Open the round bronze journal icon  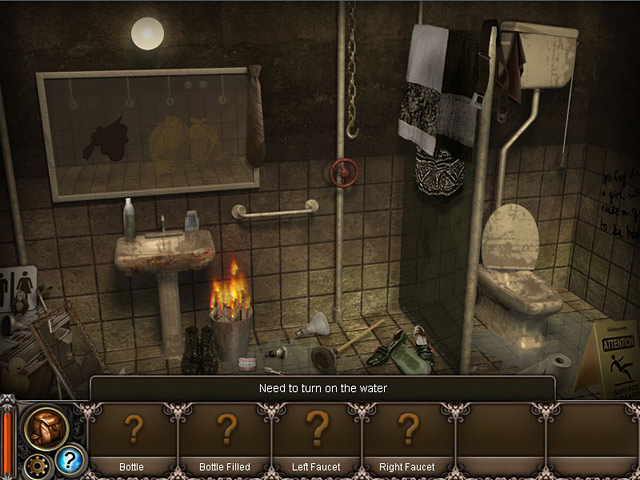(46, 427)
